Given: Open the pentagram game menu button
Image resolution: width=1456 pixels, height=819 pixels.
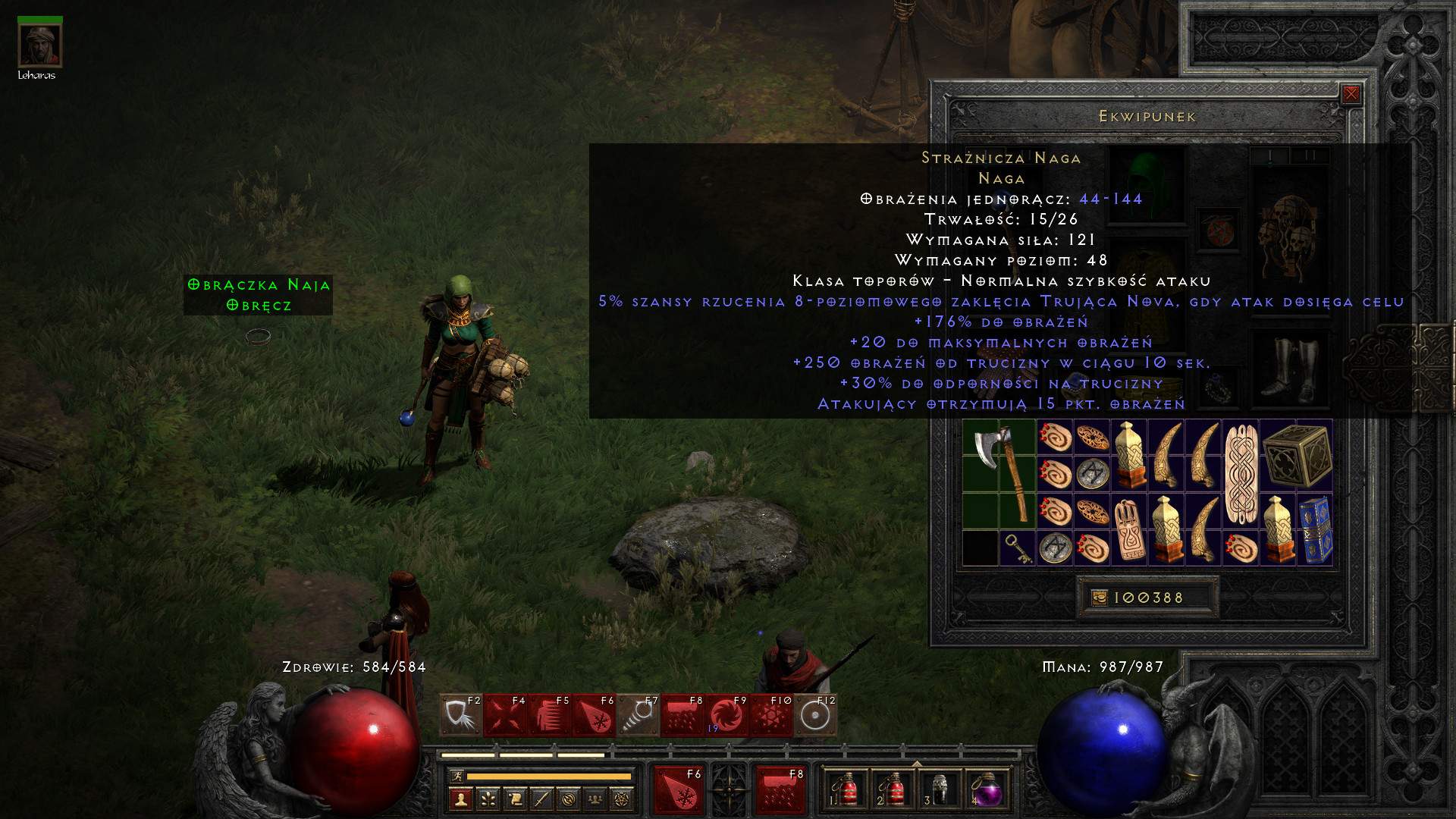Looking at the screenshot, I should [x=622, y=799].
